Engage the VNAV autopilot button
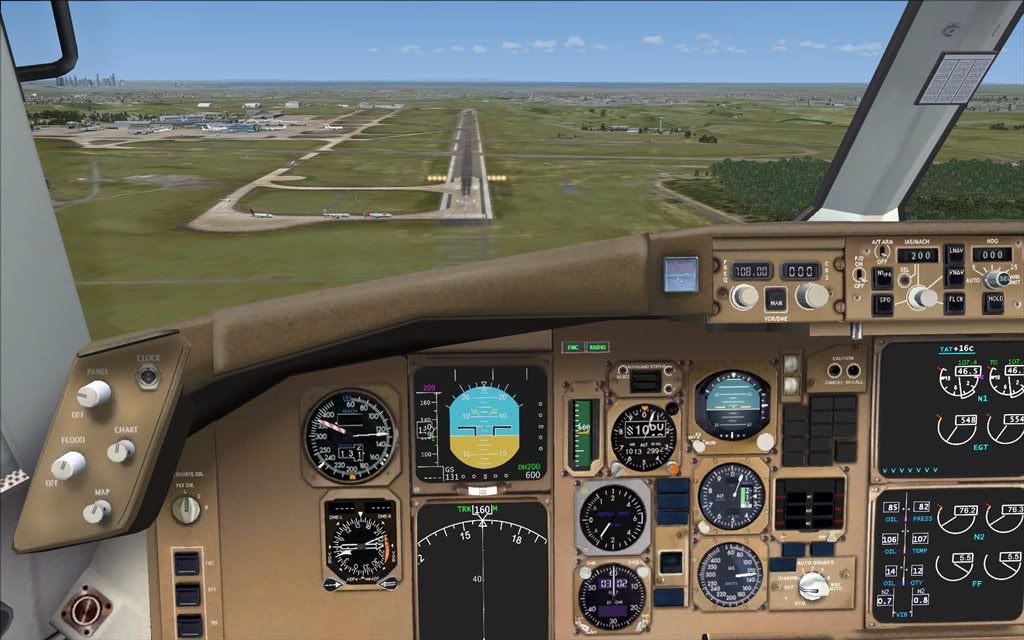 955,275
